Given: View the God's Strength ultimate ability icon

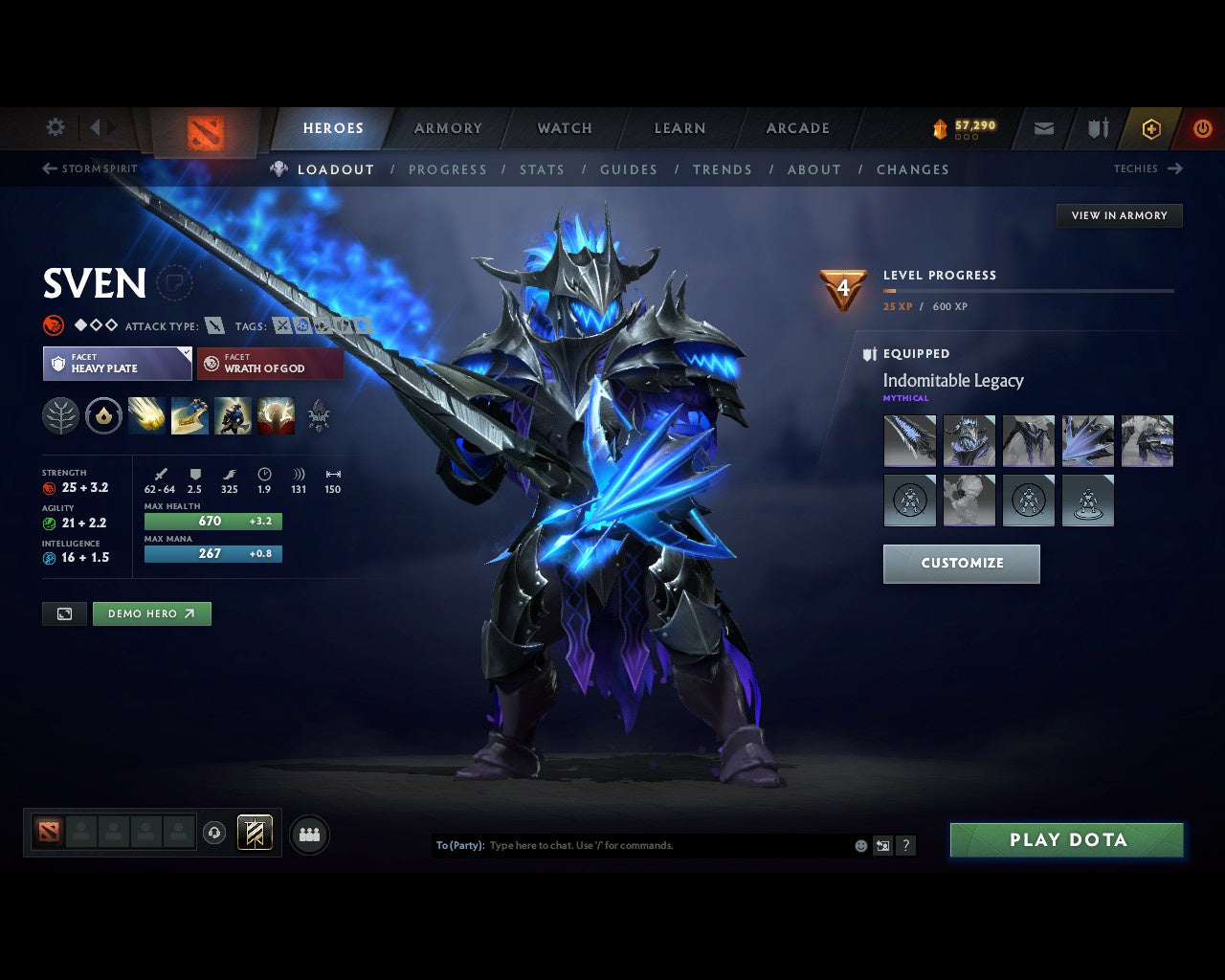Looking at the screenshot, I should pyautogui.click(x=276, y=415).
